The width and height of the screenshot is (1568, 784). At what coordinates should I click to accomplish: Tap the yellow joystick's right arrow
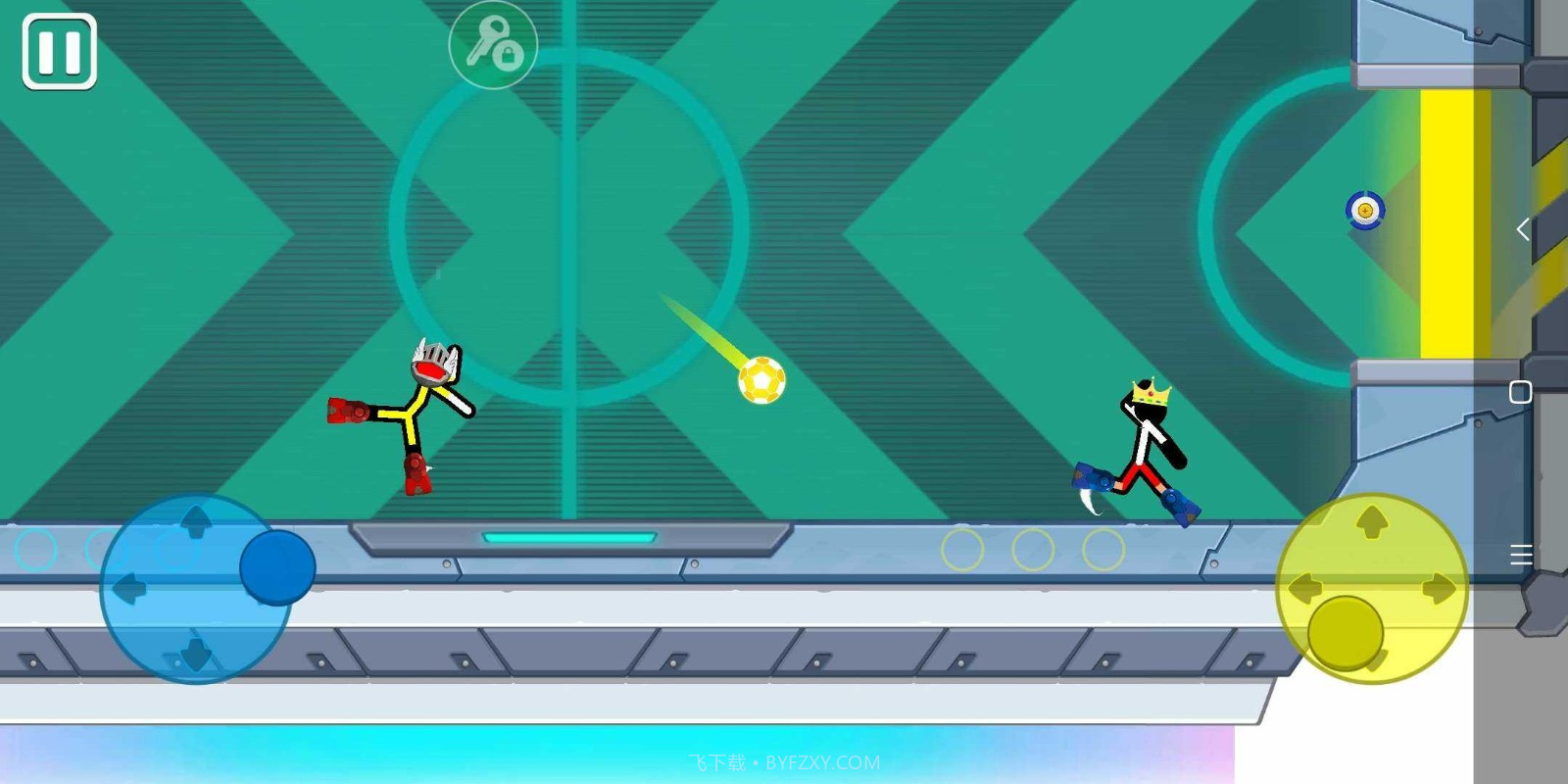[1439, 589]
